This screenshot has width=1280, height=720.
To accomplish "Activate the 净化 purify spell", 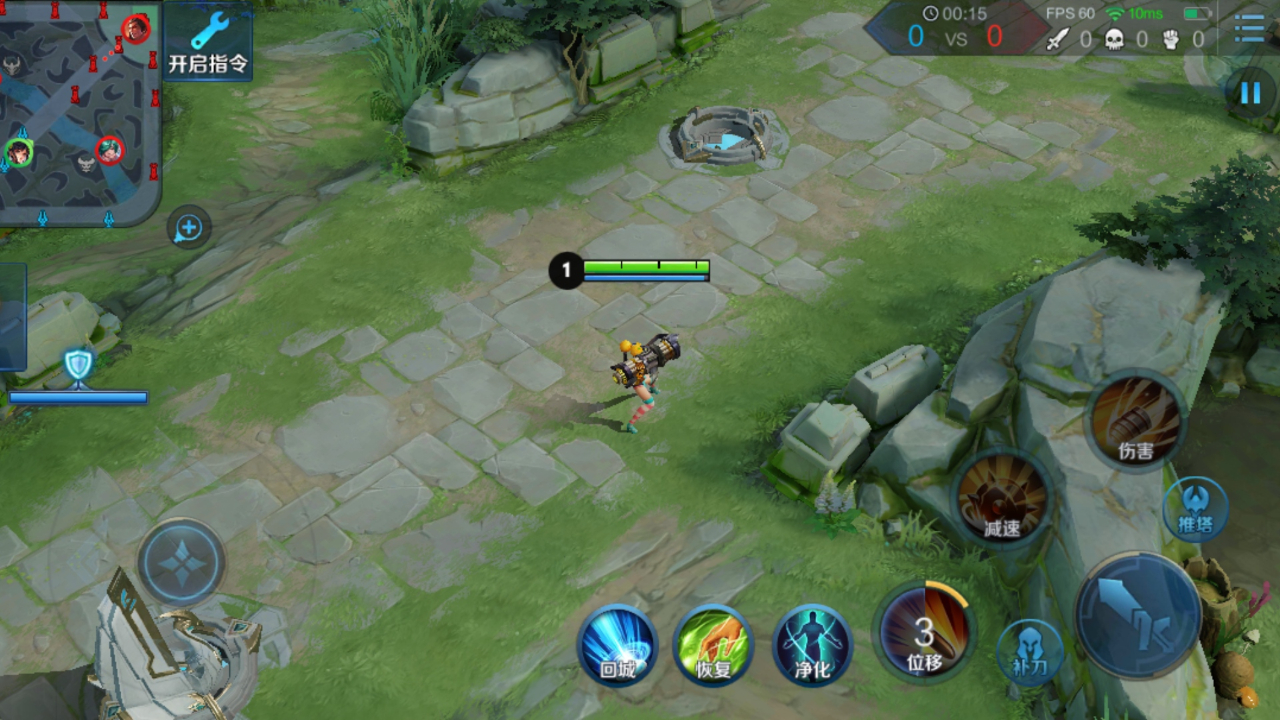I will coord(812,645).
